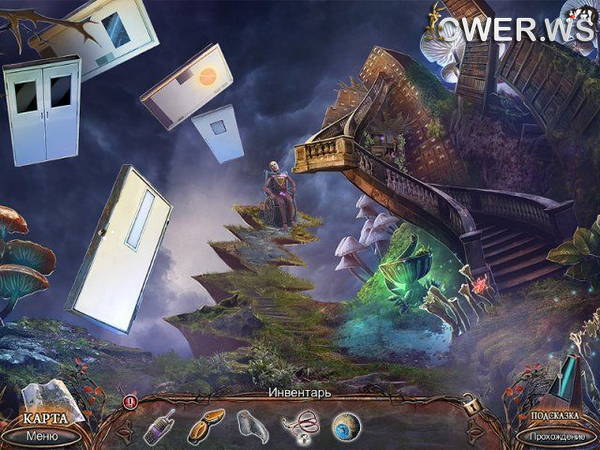Choose the blue round amulet item
This screenshot has height=450, width=600.
coord(346,425)
